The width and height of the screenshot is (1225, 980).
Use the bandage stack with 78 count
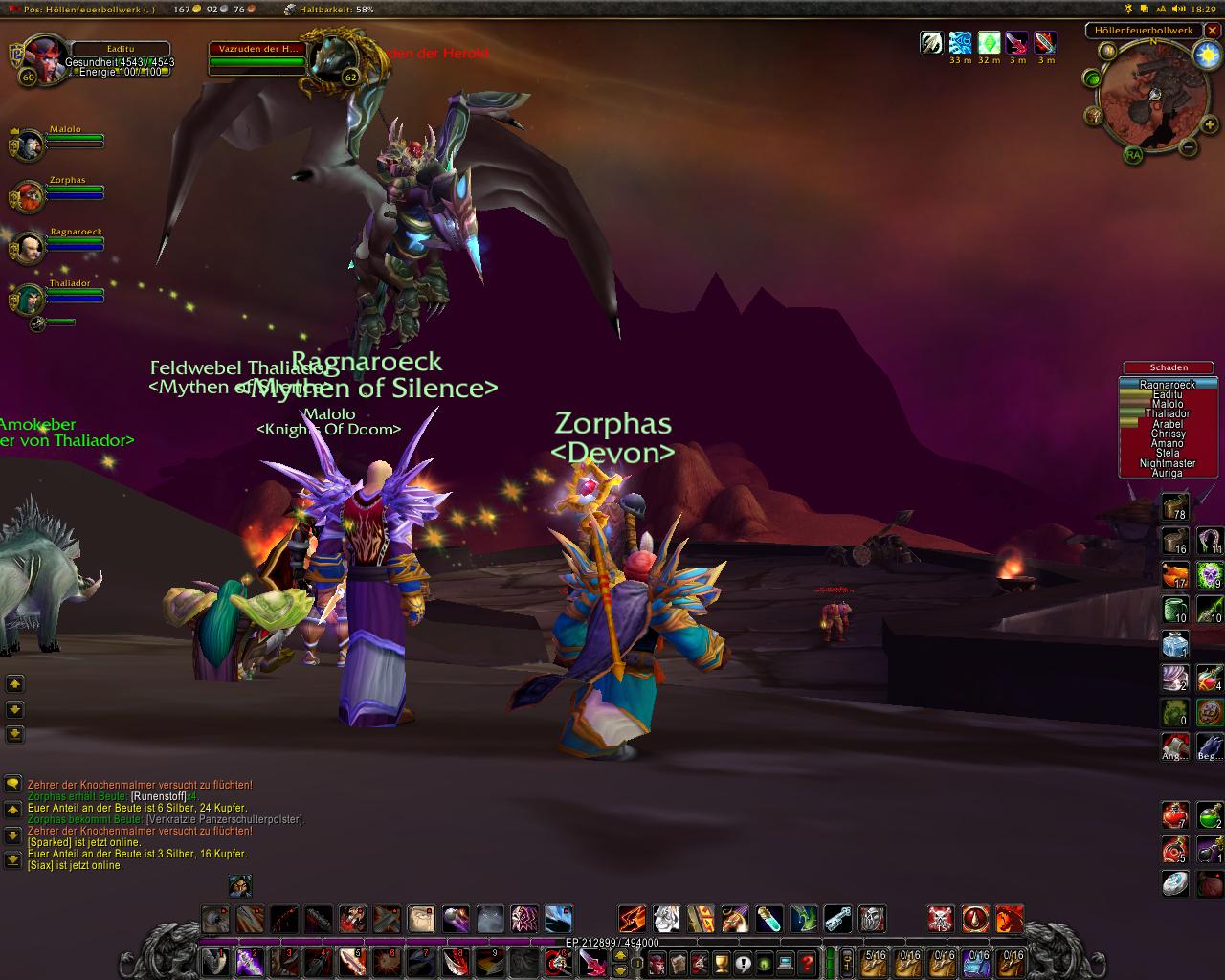point(1175,506)
